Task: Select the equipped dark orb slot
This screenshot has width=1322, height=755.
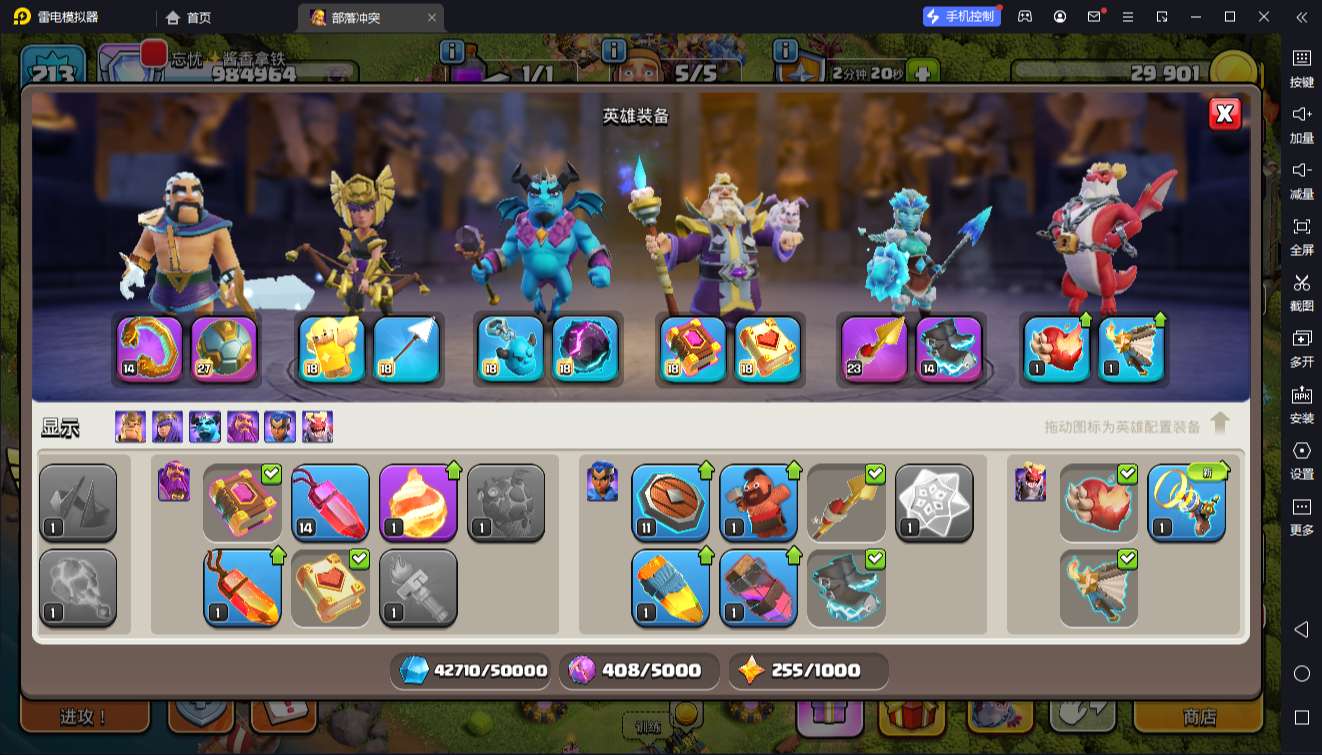Action: 585,349
